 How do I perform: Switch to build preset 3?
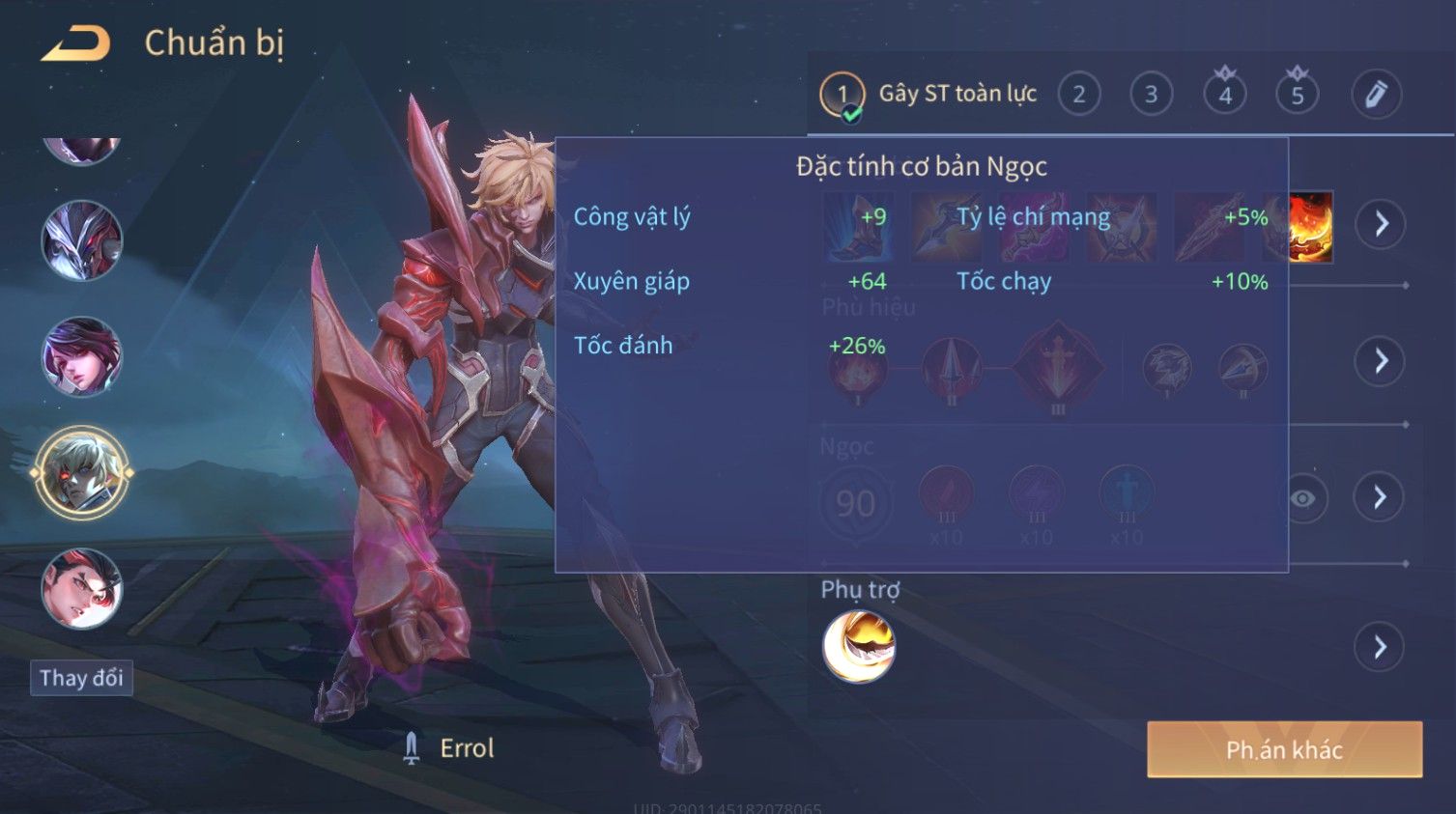(1152, 95)
